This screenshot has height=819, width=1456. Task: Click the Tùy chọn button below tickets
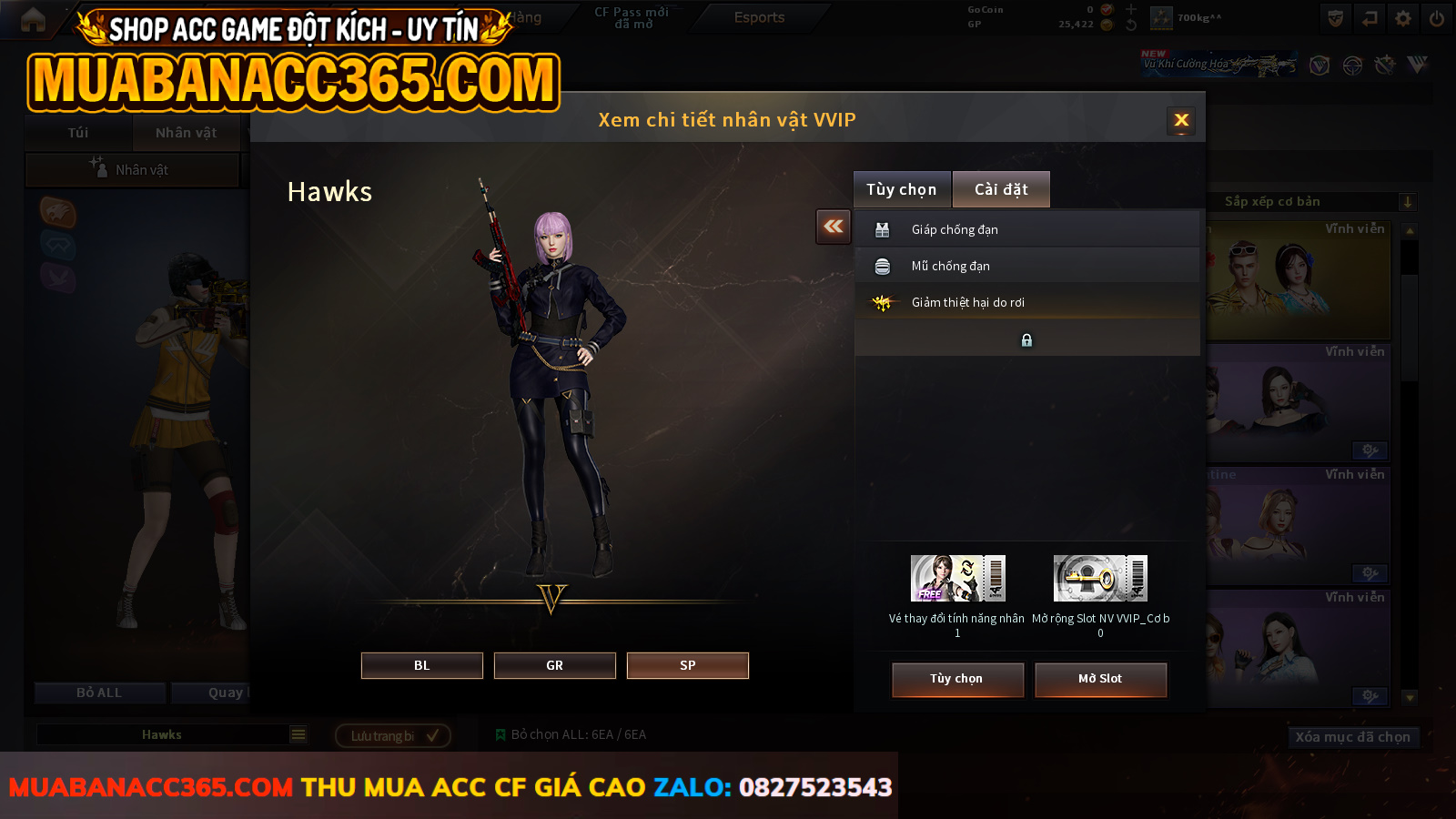click(957, 679)
